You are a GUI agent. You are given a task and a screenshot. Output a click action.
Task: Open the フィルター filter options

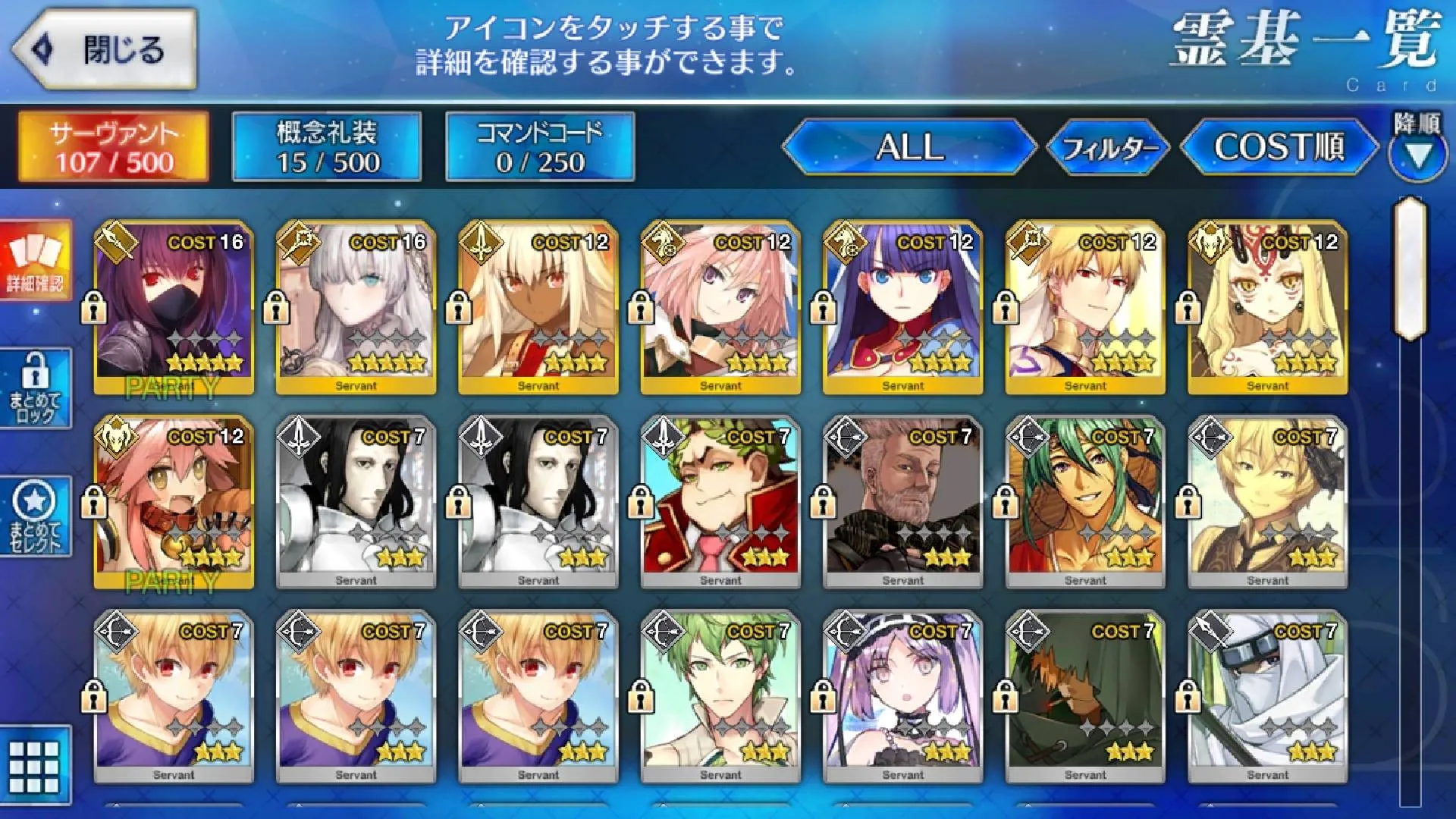1108,147
